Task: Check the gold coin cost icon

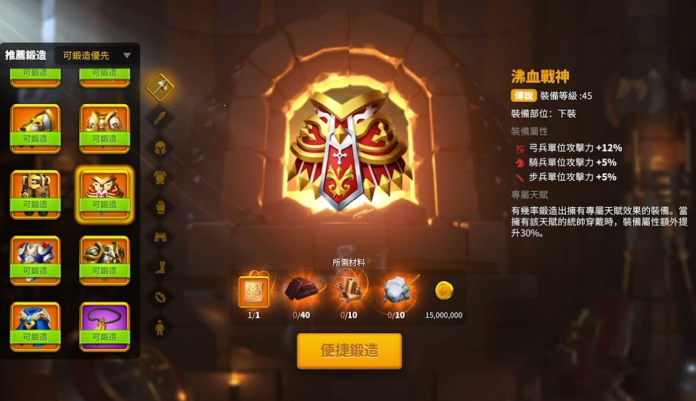Action: click(x=443, y=290)
